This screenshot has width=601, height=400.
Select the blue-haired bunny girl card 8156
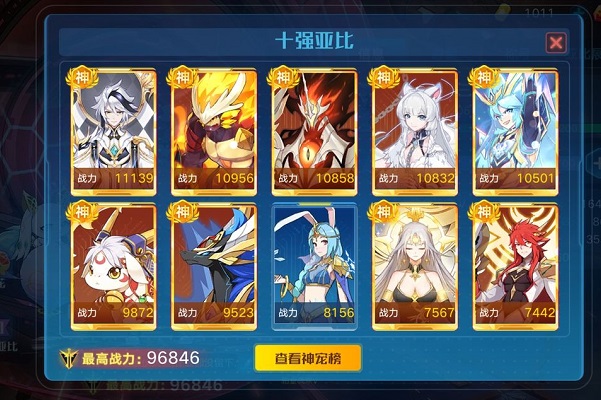pyautogui.click(x=315, y=267)
